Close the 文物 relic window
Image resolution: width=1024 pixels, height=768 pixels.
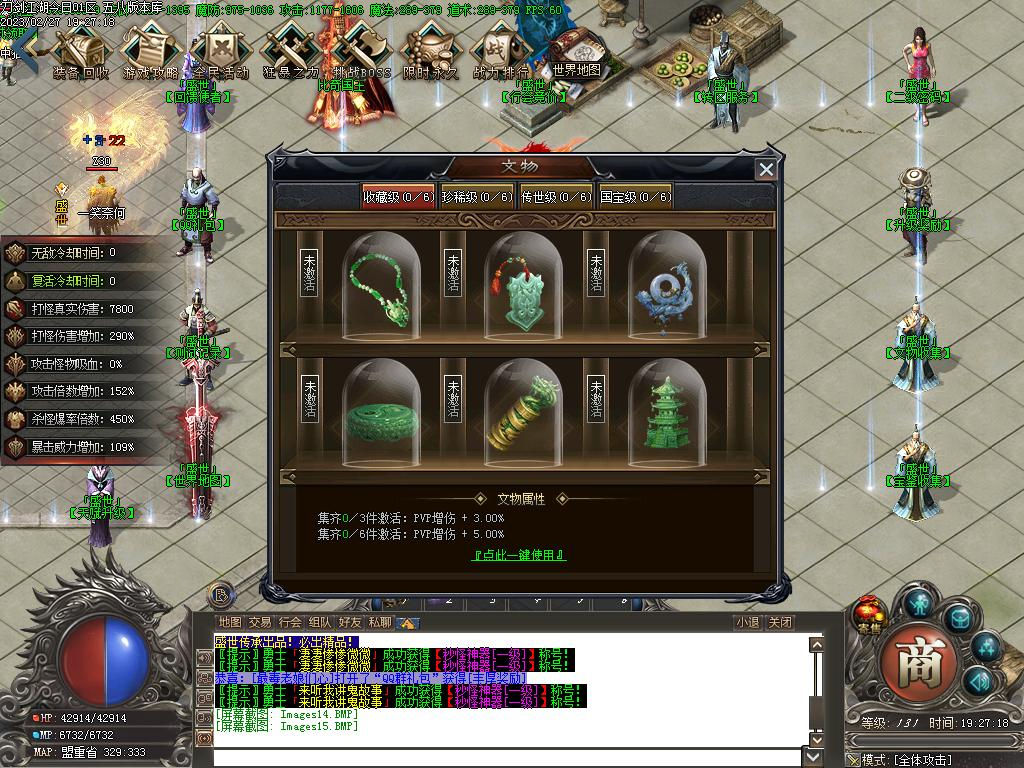pyautogui.click(x=766, y=169)
